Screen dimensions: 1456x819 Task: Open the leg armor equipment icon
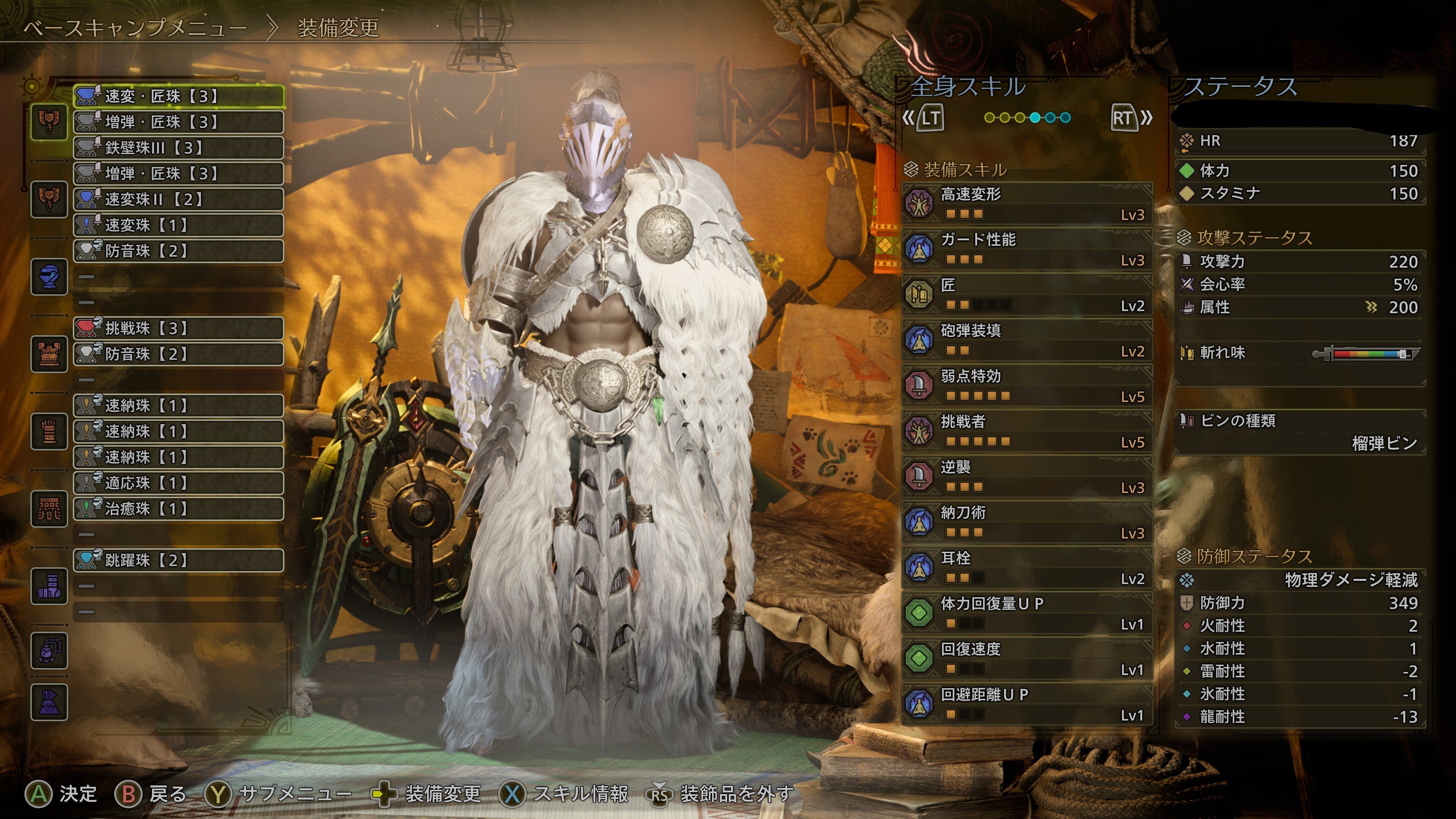[49, 586]
